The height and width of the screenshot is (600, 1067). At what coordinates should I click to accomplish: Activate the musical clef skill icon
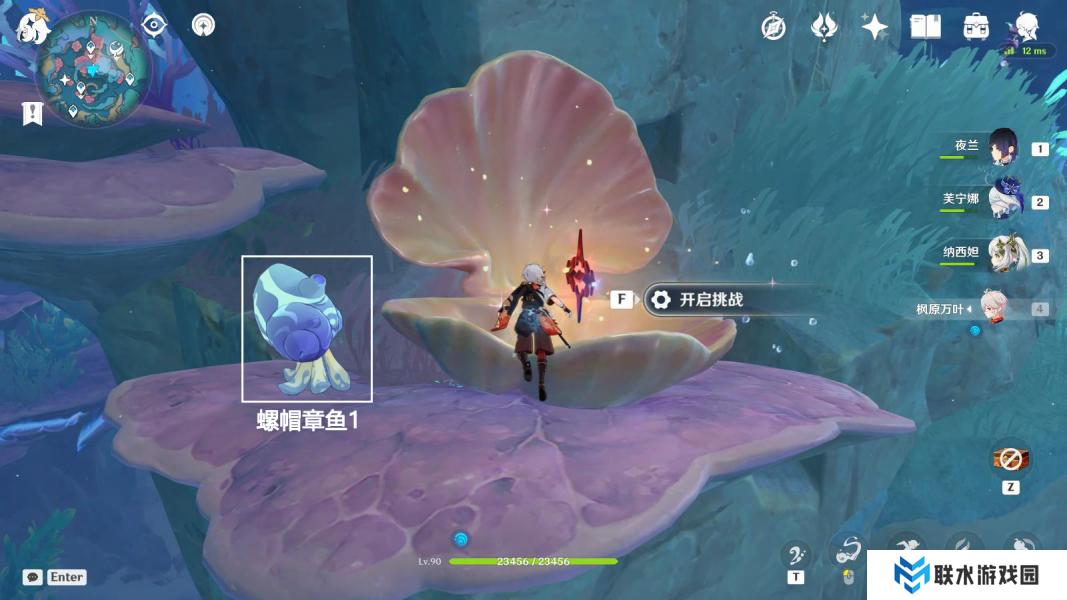[x=796, y=554]
